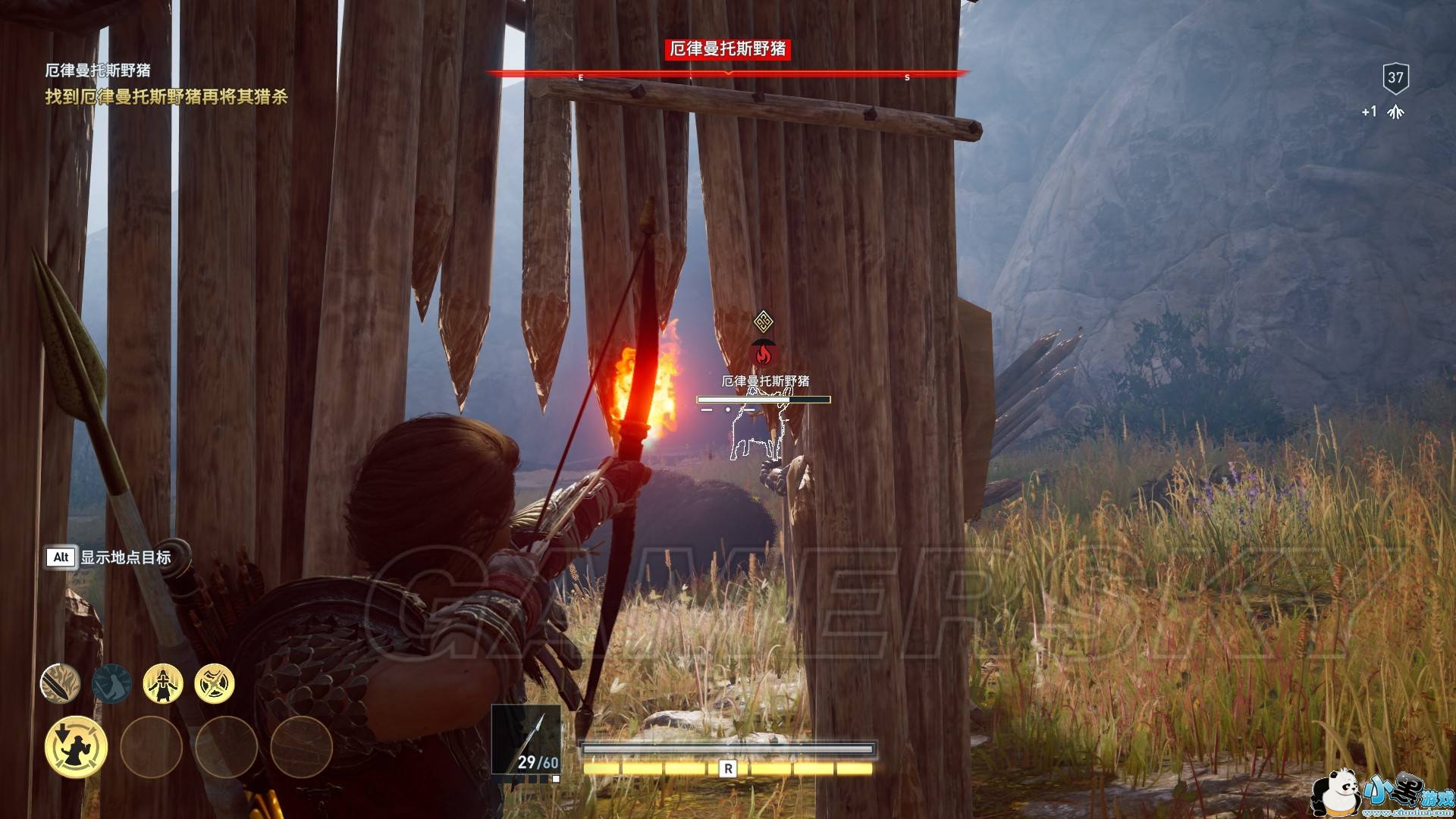Select the dark blue kneeling figure ability
The height and width of the screenshot is (819, 1456).
click(x=111, y=683)
